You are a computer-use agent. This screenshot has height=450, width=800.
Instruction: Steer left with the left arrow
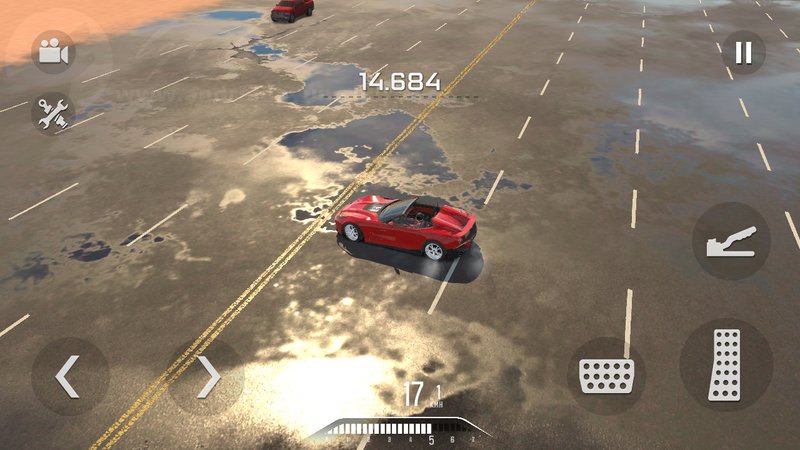tap(69, 376)
